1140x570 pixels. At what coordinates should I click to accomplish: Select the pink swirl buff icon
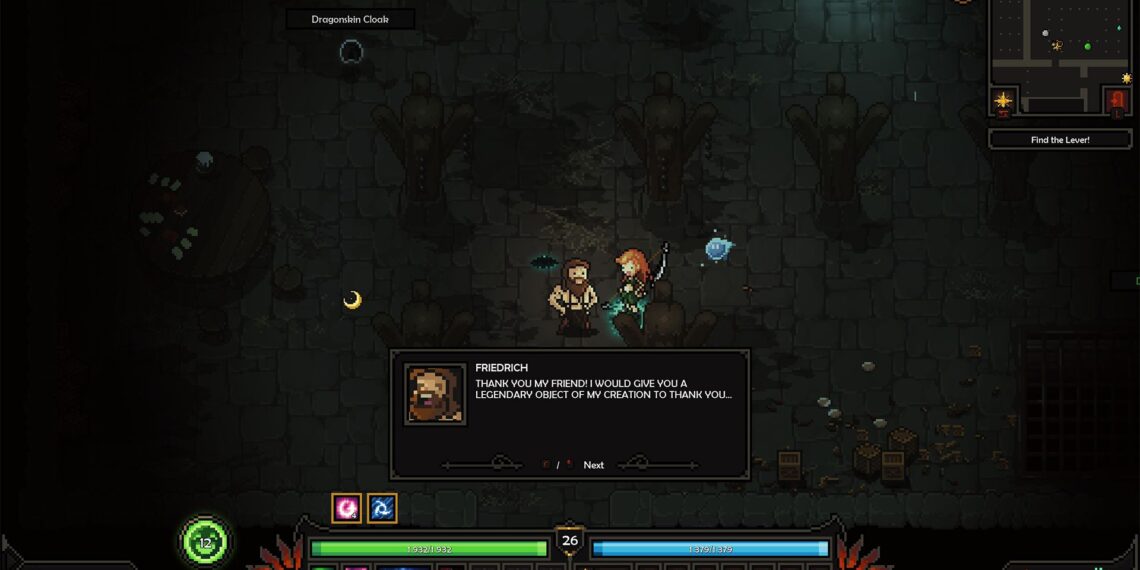(346, 508)
